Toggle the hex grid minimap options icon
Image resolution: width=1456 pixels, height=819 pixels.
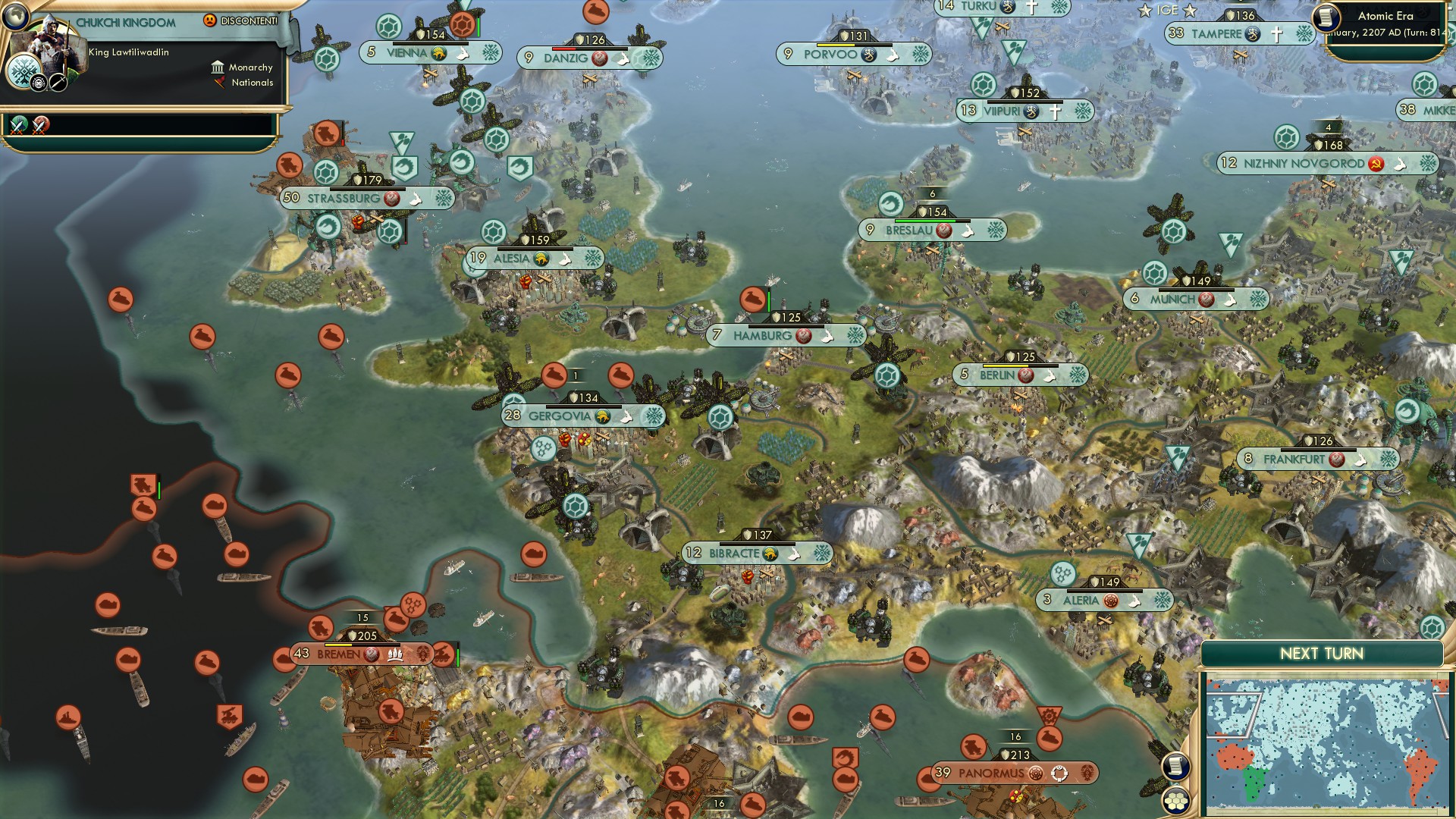pos(1175,801)
